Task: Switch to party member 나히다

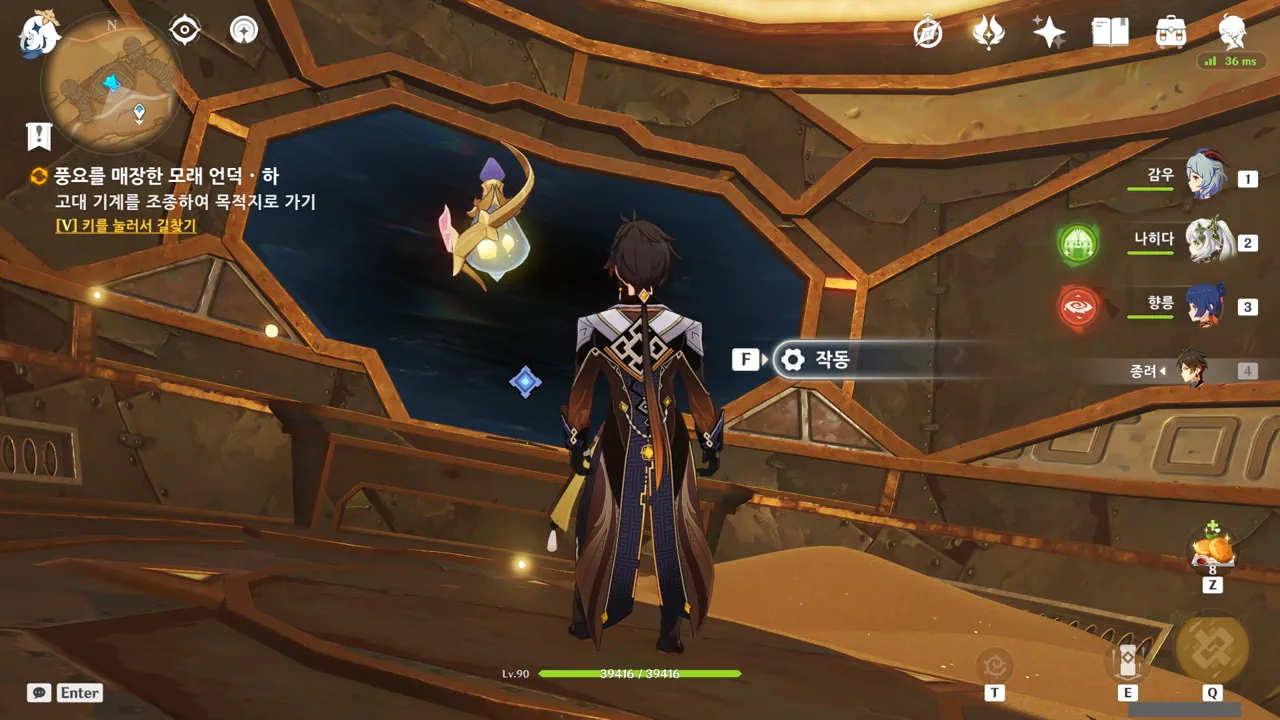Action: [x=1205, y=241]
